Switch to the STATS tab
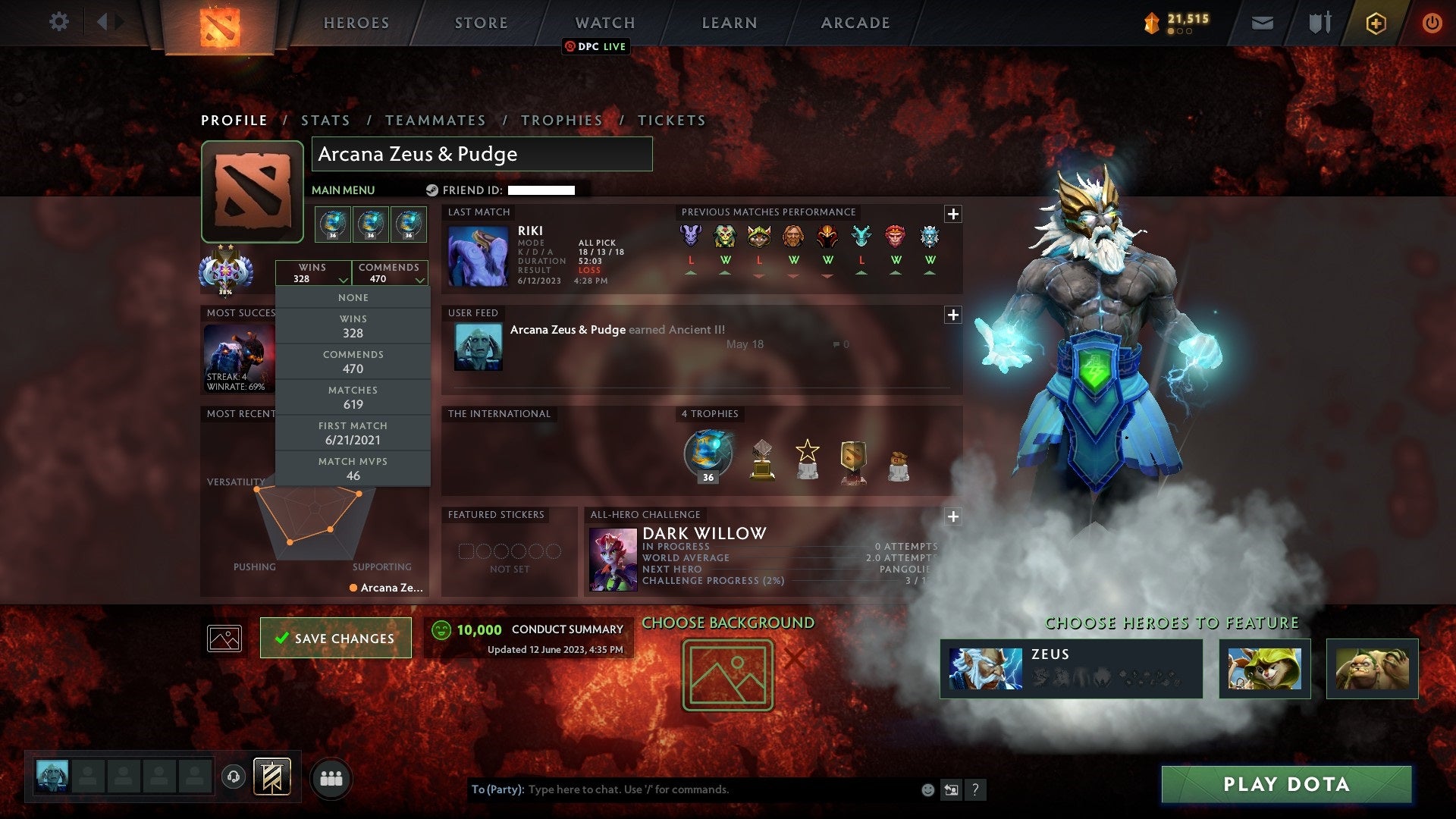This screenshot has width=1456, height=819. point(325,120)
